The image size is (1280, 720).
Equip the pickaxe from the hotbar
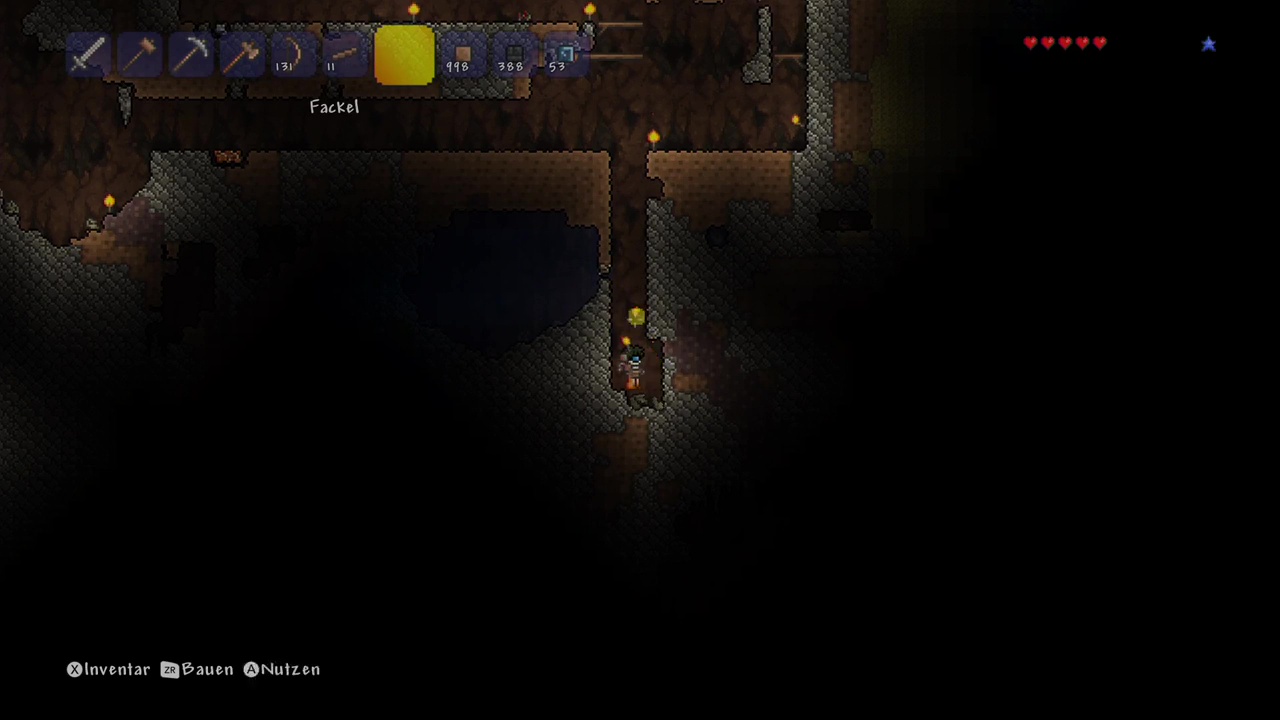tap(190, 55)
